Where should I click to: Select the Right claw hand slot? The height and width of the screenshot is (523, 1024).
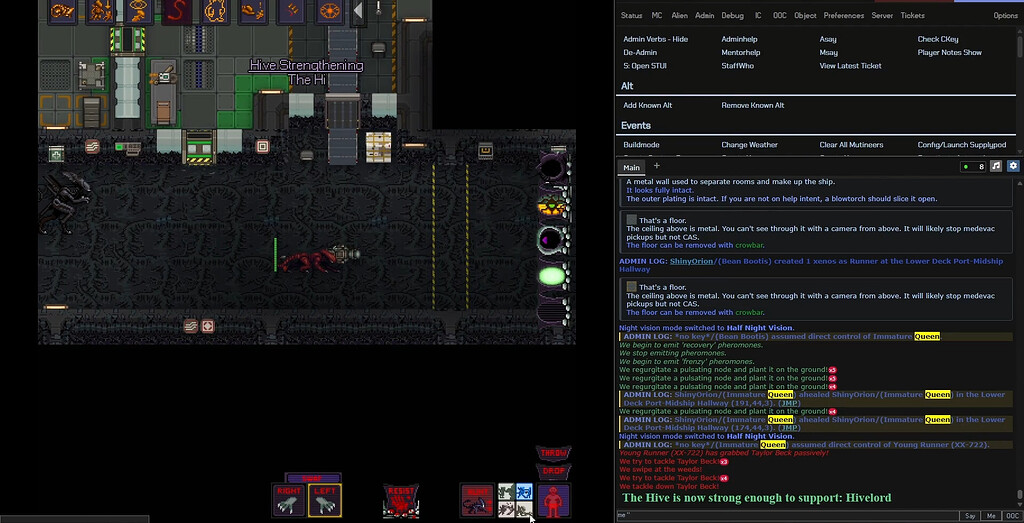click(288, 500)
